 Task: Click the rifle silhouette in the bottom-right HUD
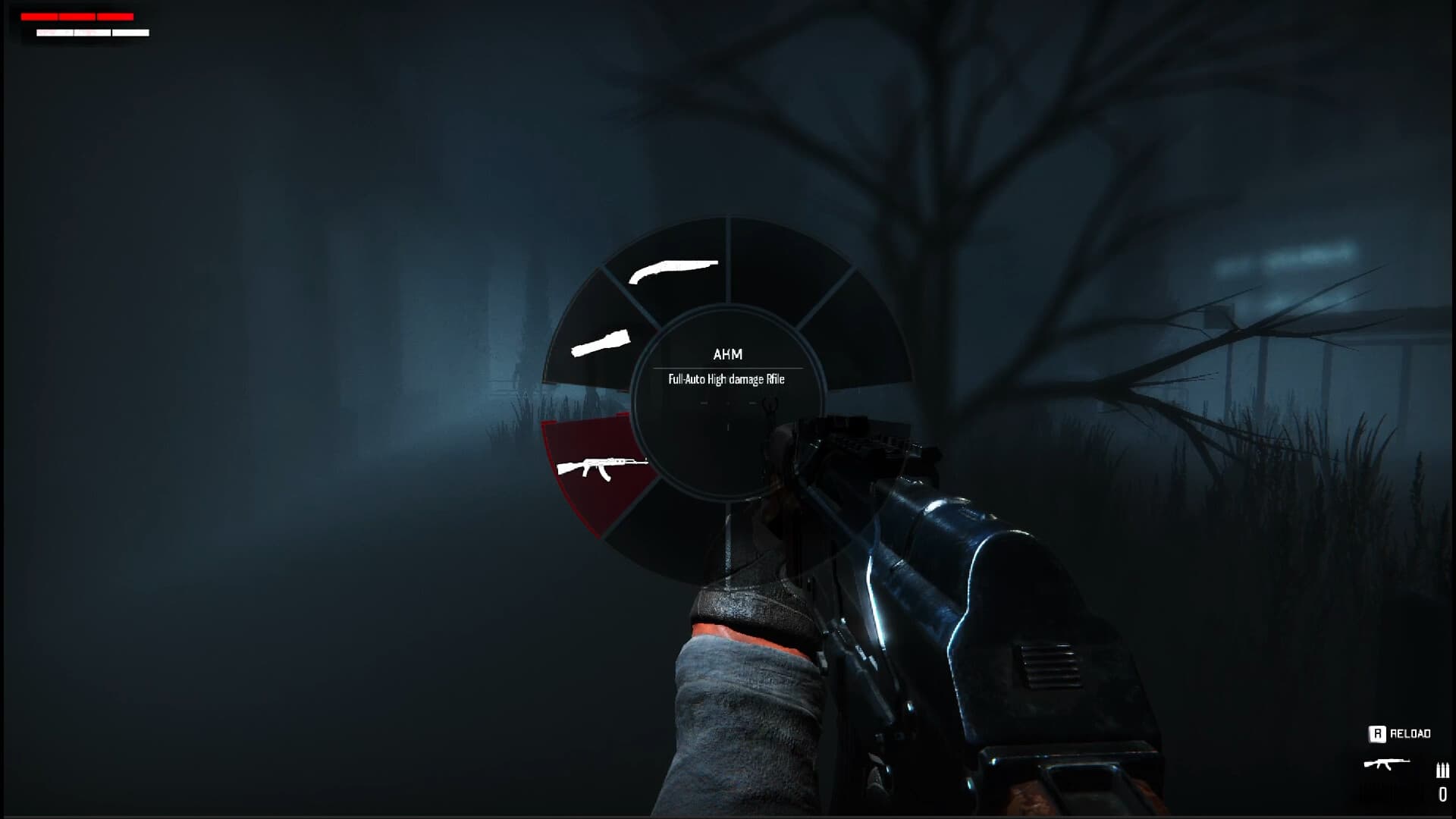click(x=1385, y=763)
